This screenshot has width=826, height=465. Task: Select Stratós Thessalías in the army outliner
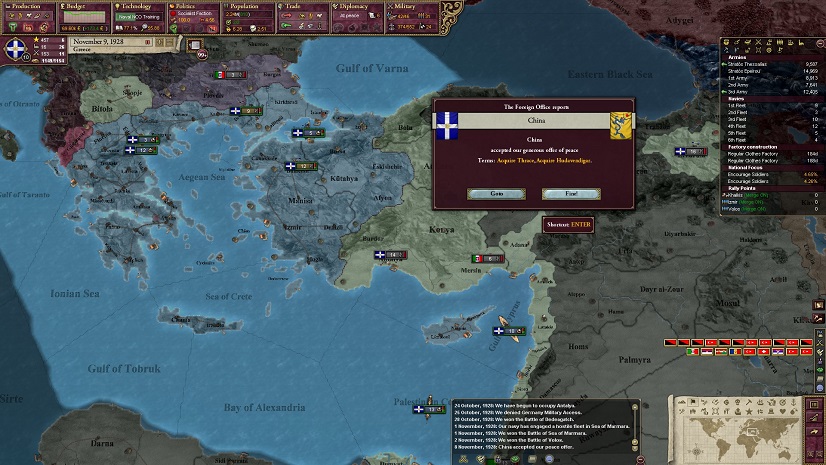click(760, 65)
